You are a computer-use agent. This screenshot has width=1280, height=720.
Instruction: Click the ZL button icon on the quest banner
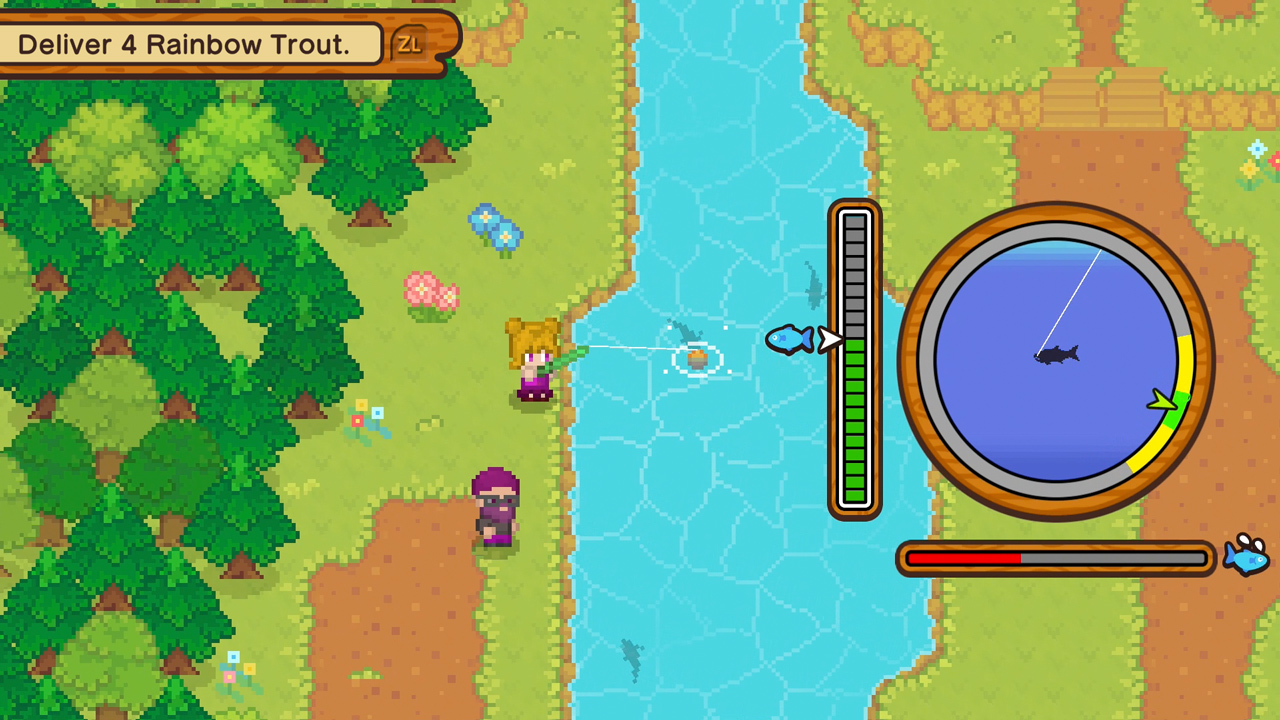[x=409, y=42]
